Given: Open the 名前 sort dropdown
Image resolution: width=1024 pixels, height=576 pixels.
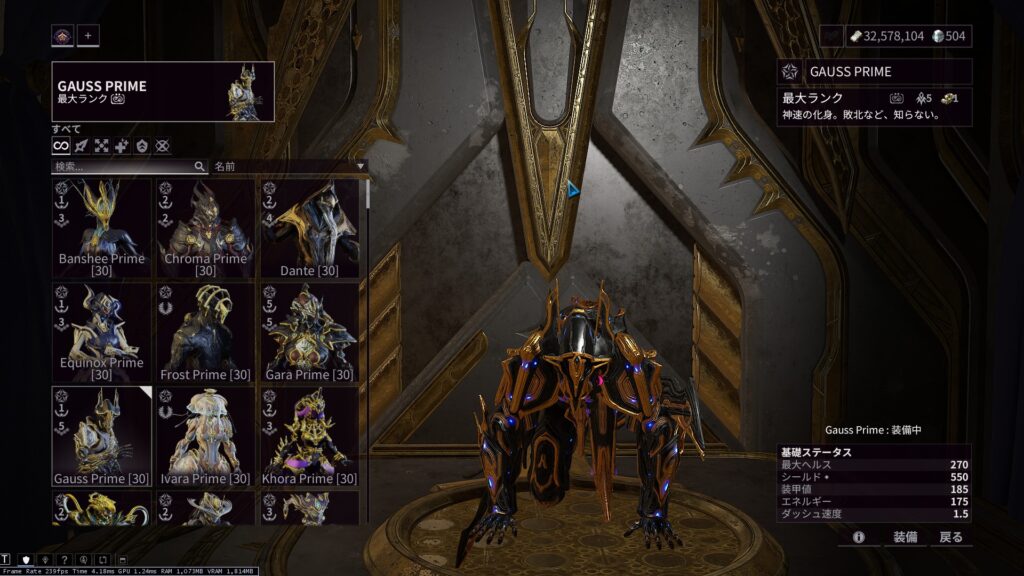Looking at the screenshot, I should click(x=290, y=166).
